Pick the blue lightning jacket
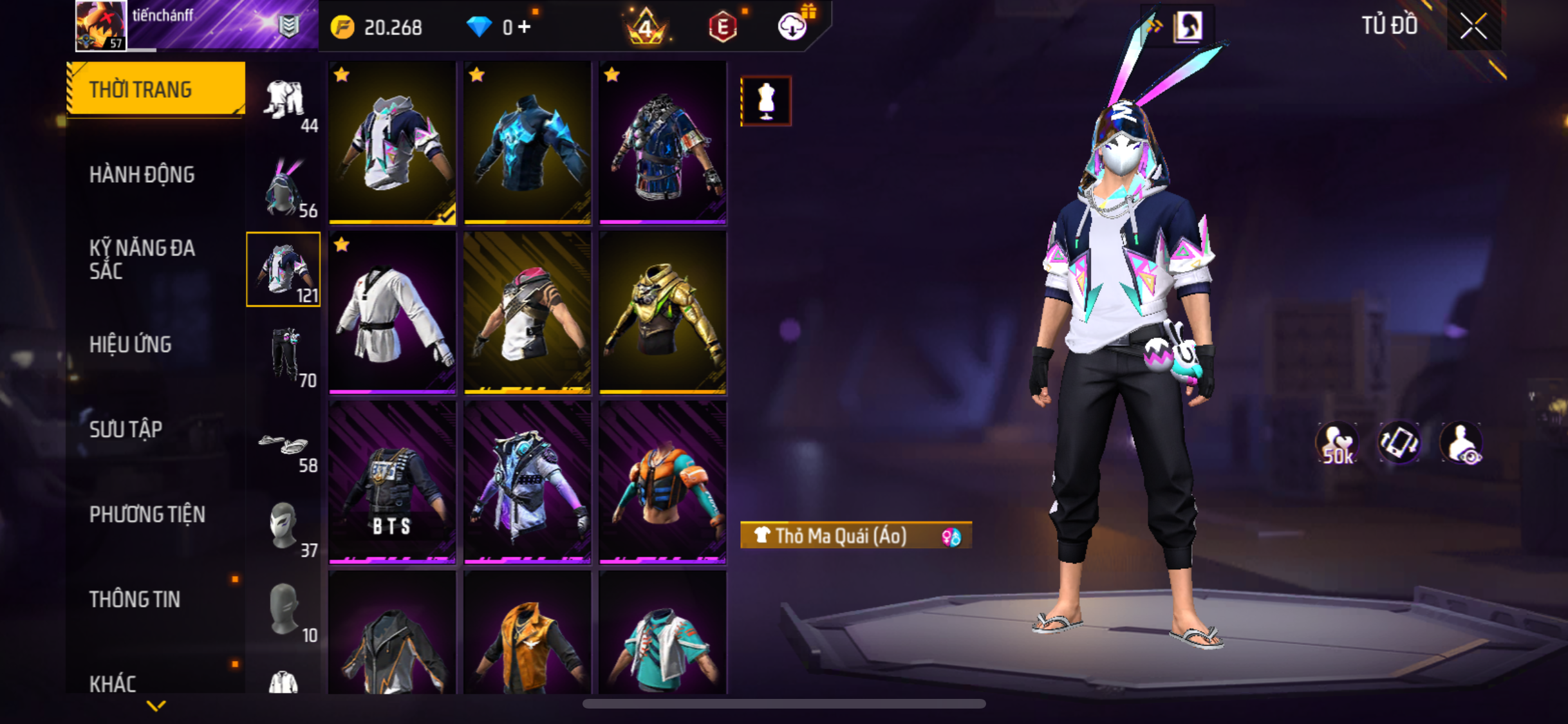 tap(527, 143)
